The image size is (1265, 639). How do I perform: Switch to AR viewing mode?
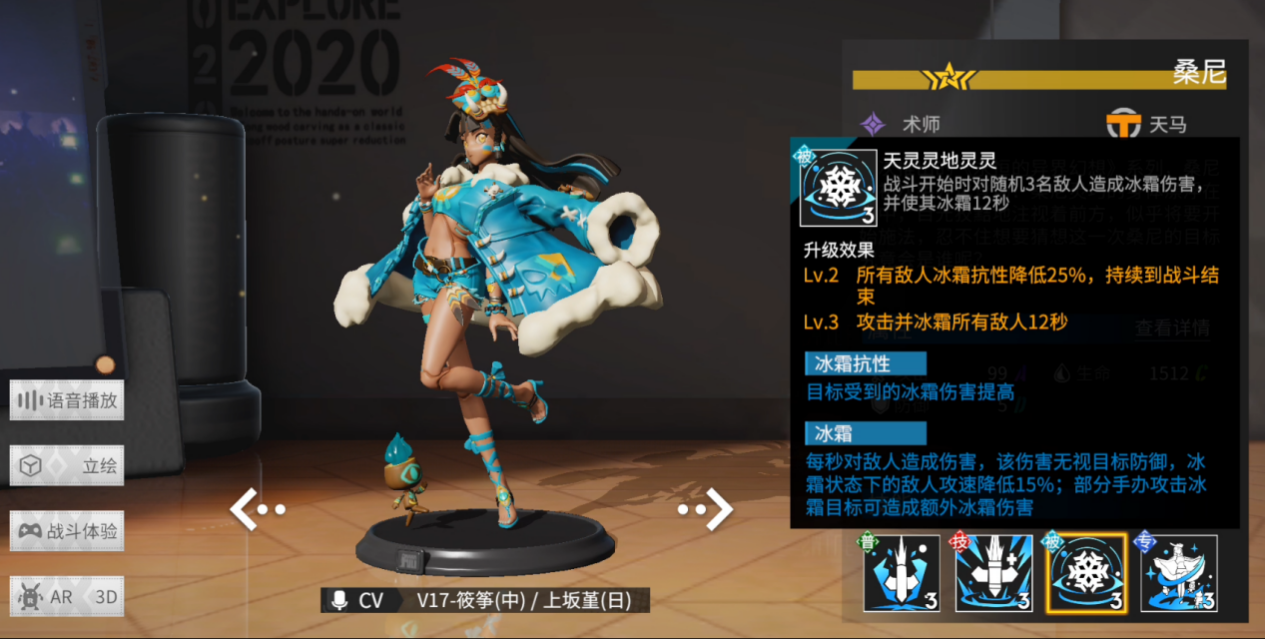point(48,596)
